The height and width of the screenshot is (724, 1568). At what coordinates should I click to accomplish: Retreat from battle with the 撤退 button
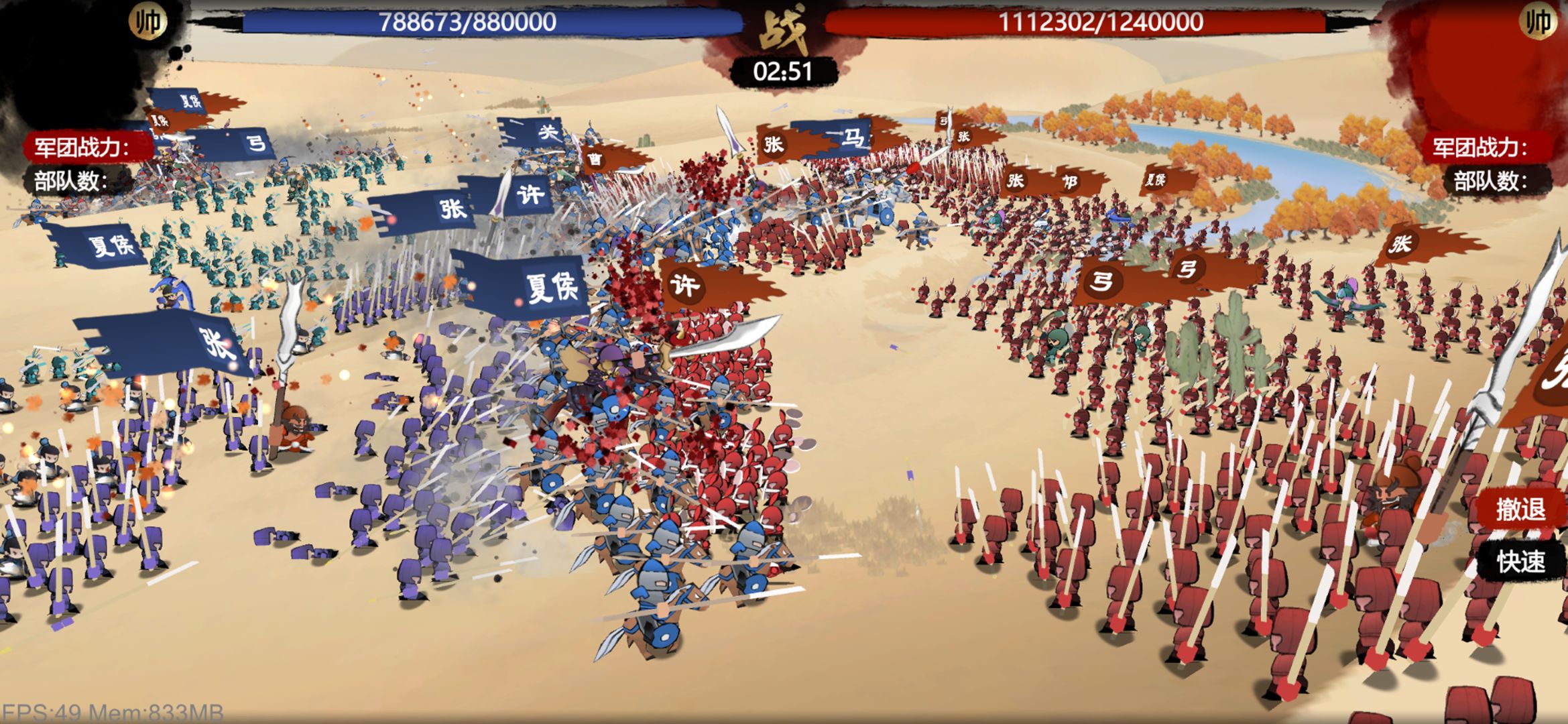1520,509
